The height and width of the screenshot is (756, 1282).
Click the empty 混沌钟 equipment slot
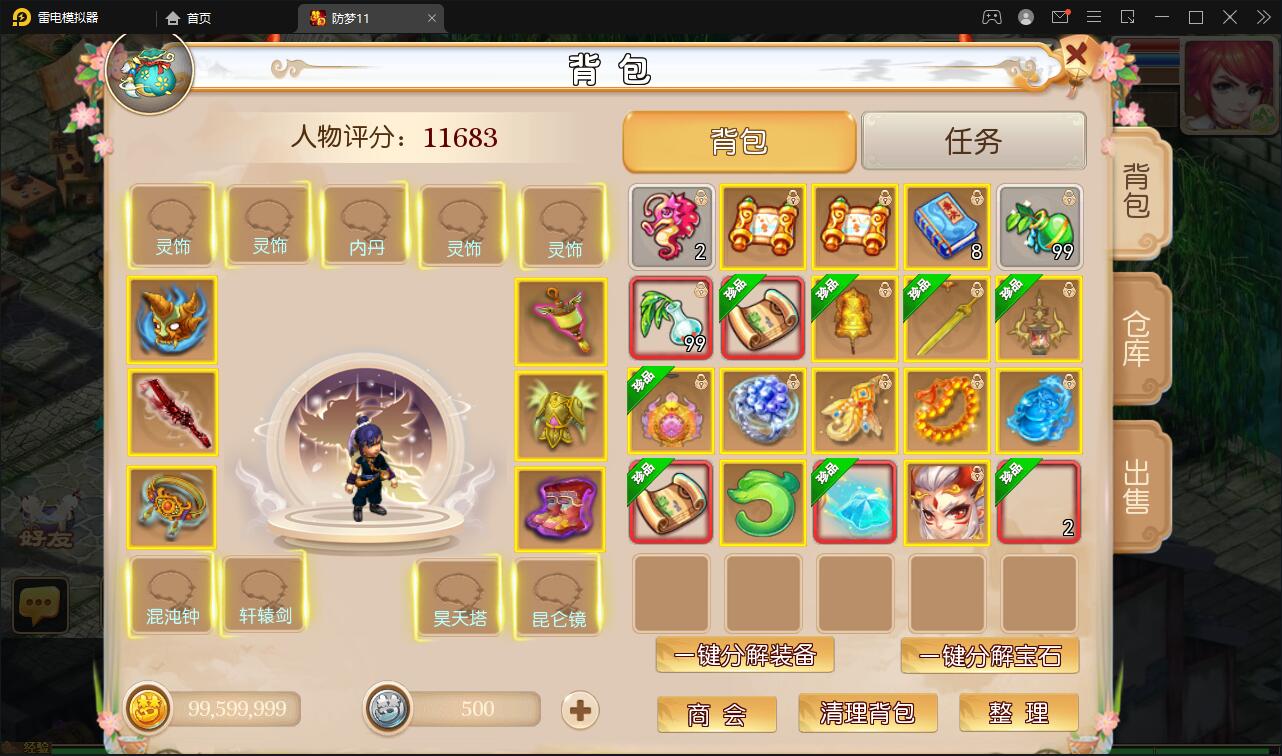(170, 594)
